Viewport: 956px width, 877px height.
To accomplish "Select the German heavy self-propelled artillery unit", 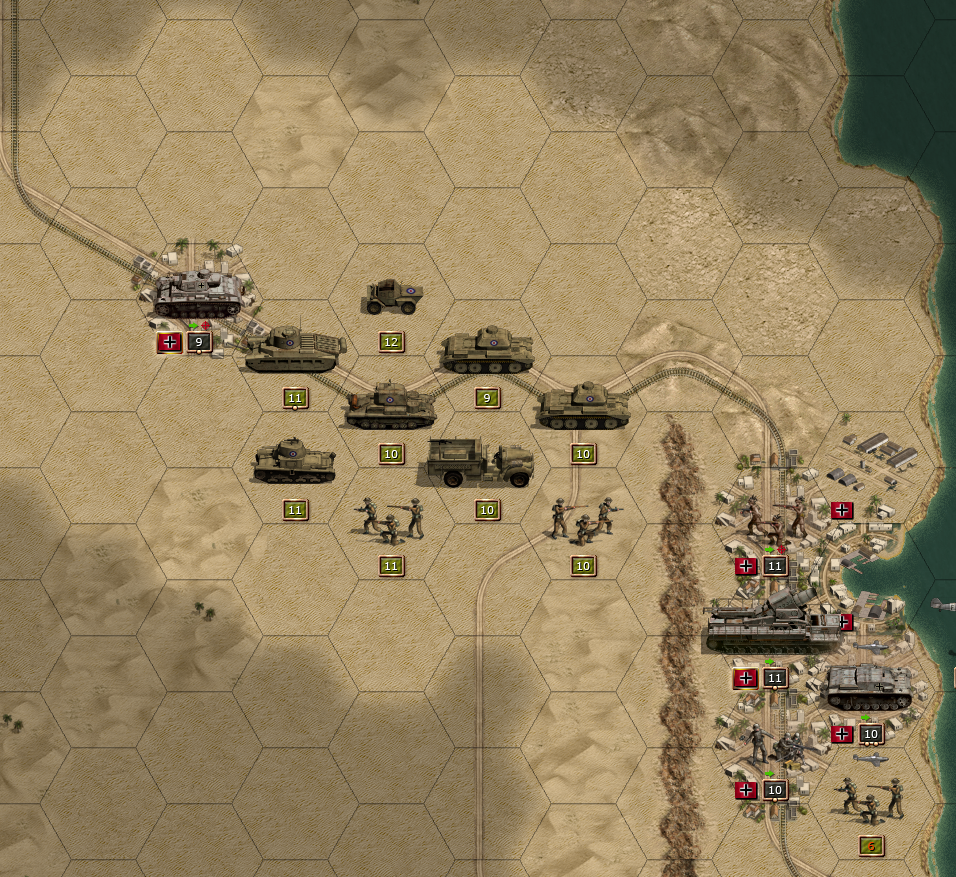I will [773, 626].
